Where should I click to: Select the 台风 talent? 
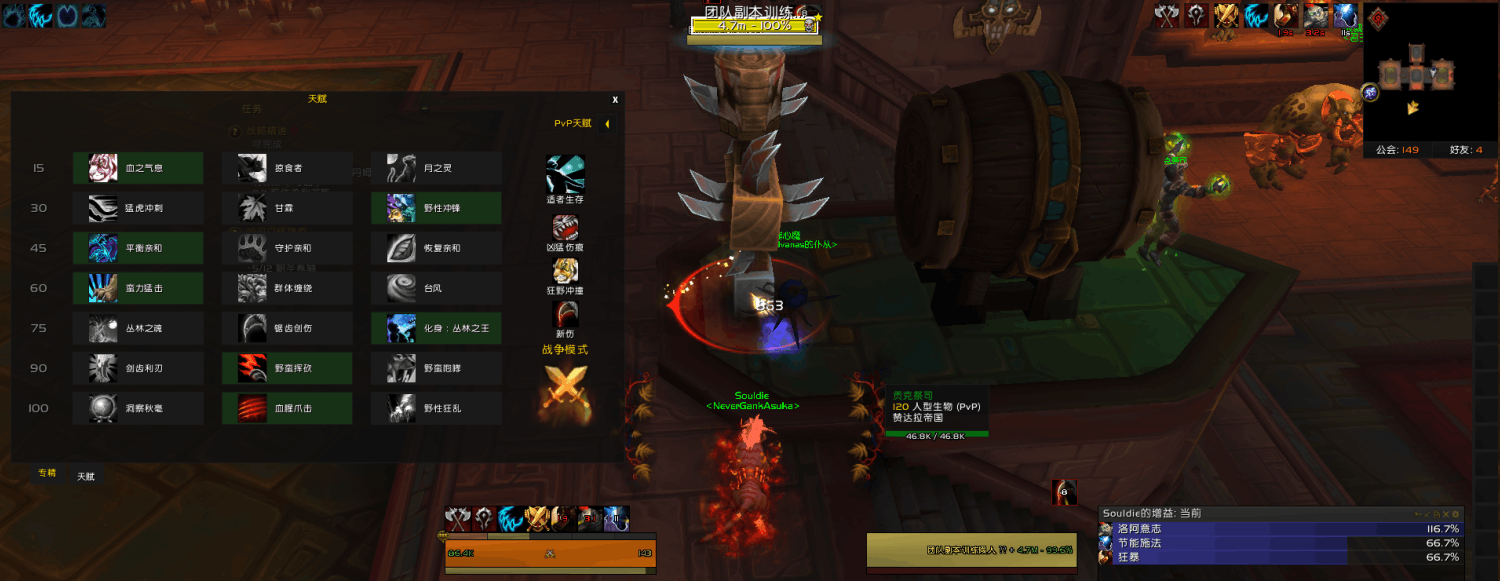436,288
